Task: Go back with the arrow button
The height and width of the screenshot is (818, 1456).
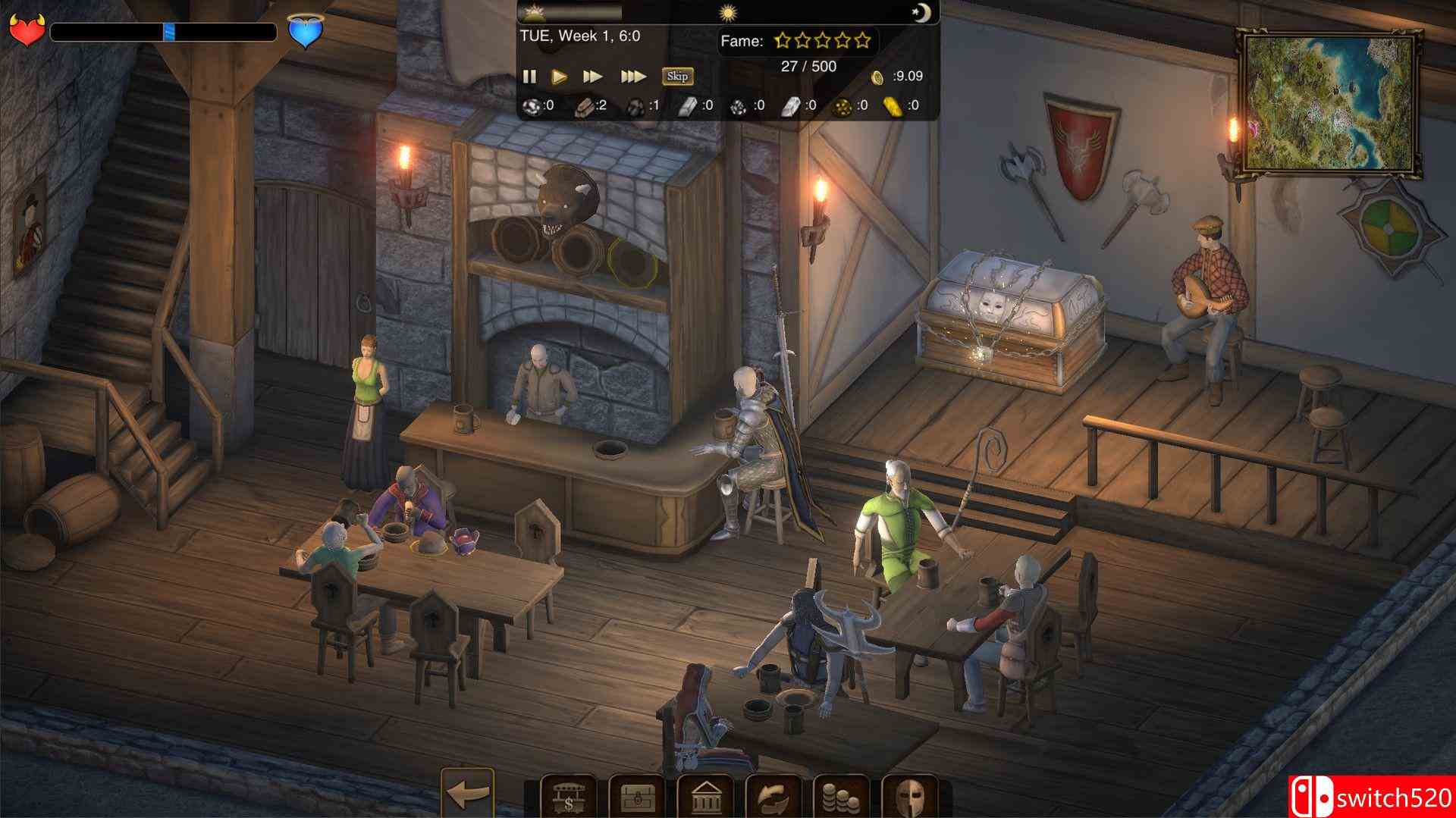Action: 467,794
